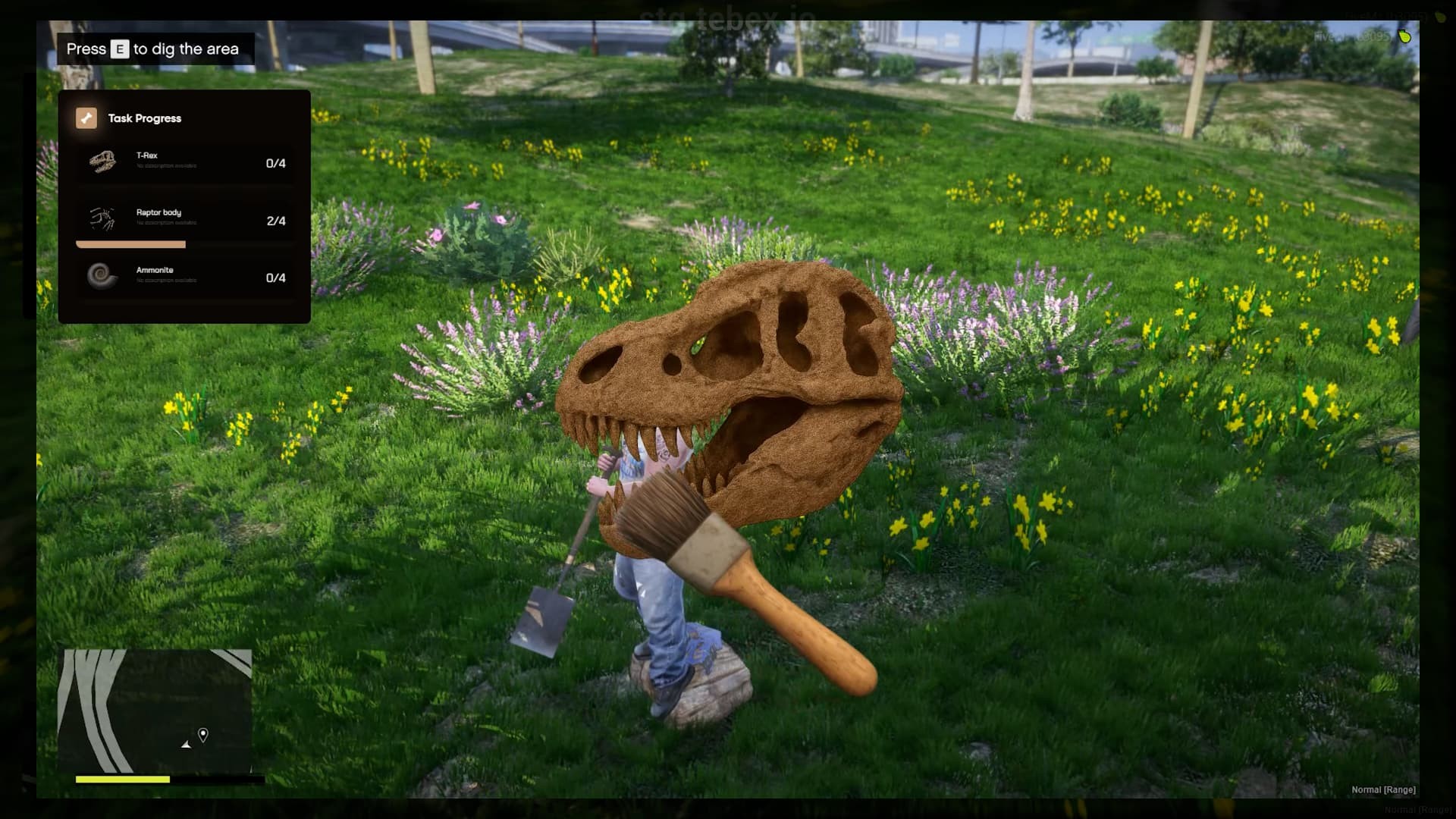Click the waypoint marker on the minimap
The width and height of the screenshot is (1456, 819).
[x=202, y=734]
